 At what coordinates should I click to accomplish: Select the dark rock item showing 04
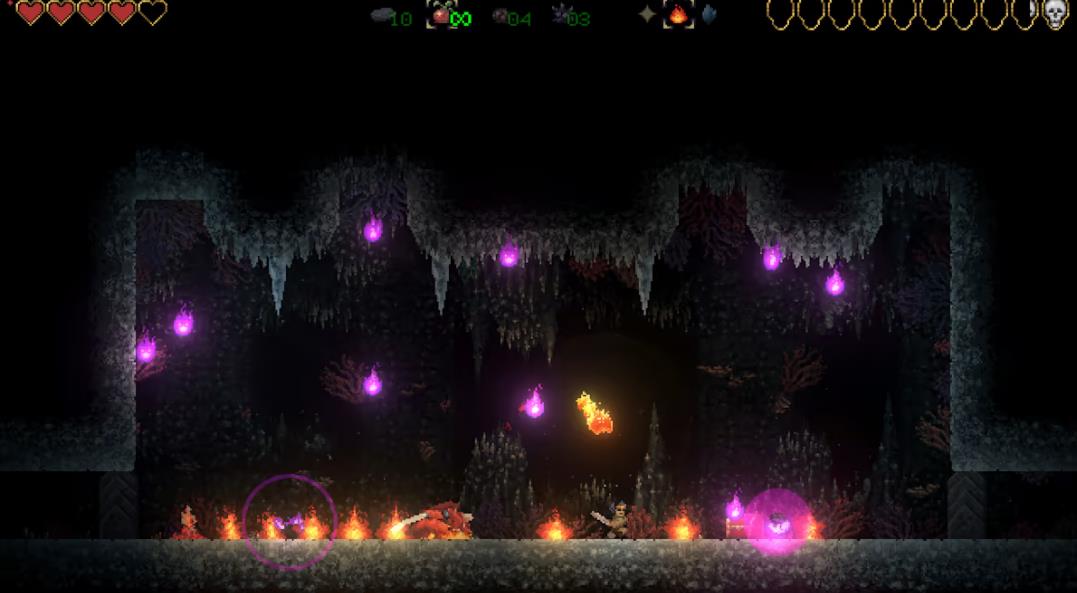499,16
